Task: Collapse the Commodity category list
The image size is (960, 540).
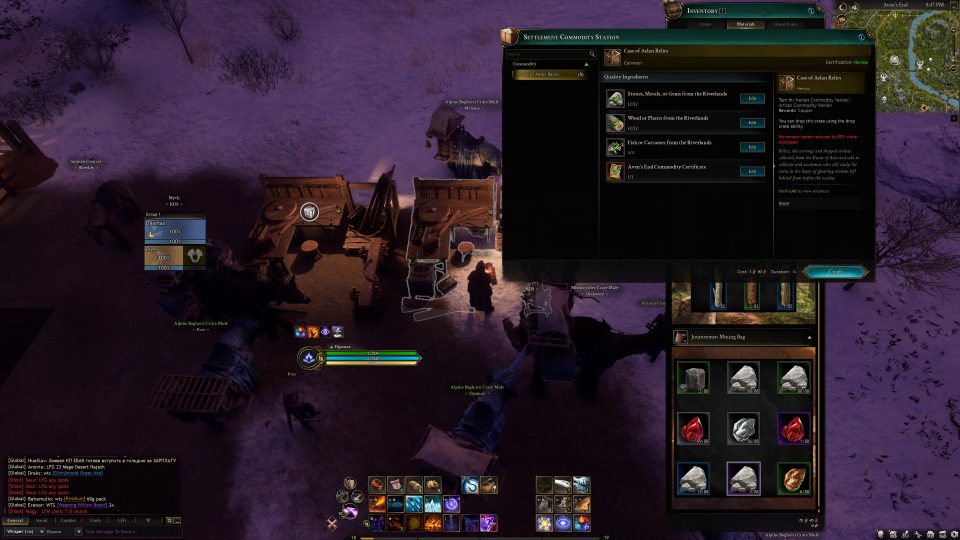Action: (587, 64)
